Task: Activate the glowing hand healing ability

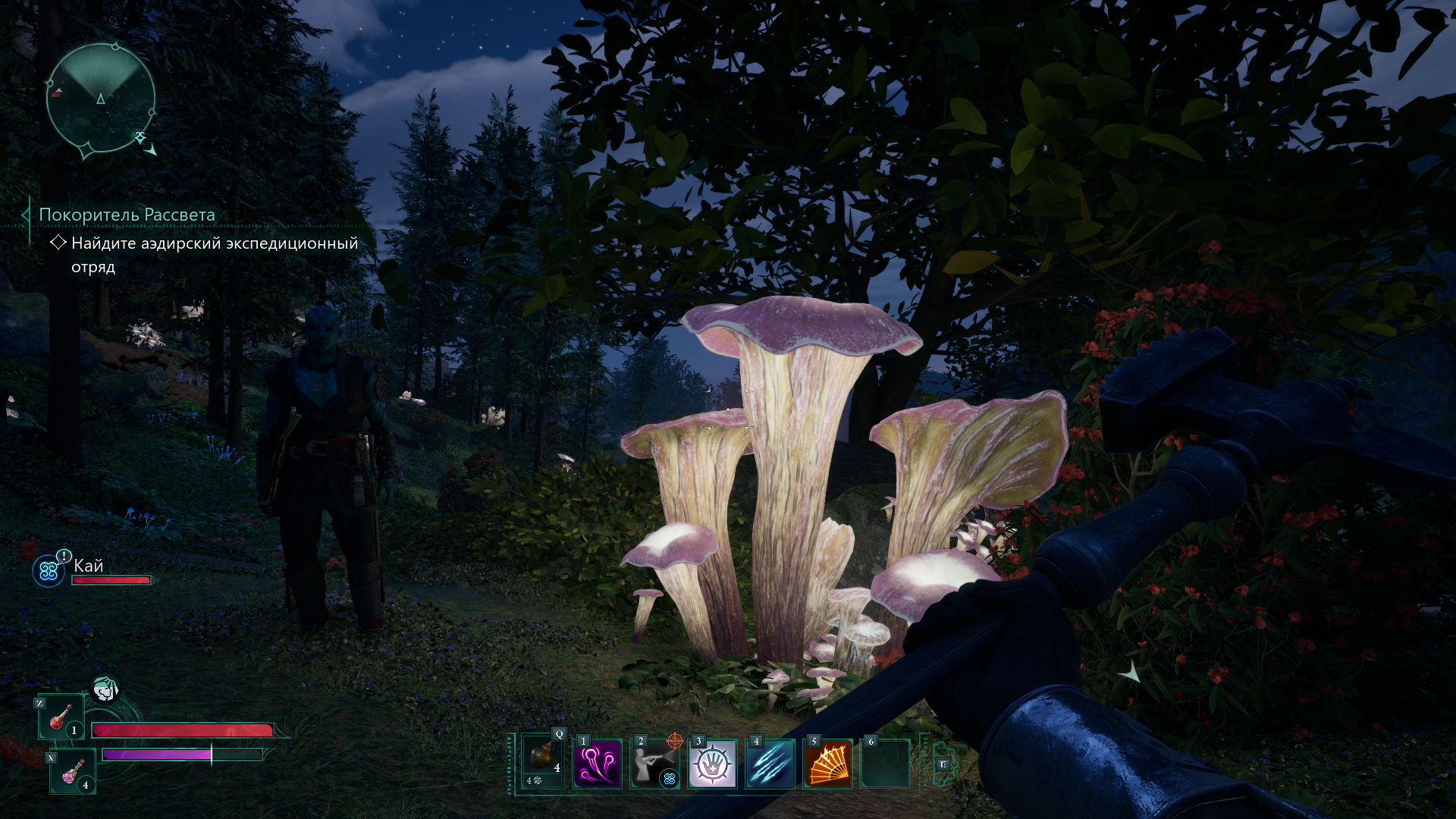Action: [x=712, y=764]
